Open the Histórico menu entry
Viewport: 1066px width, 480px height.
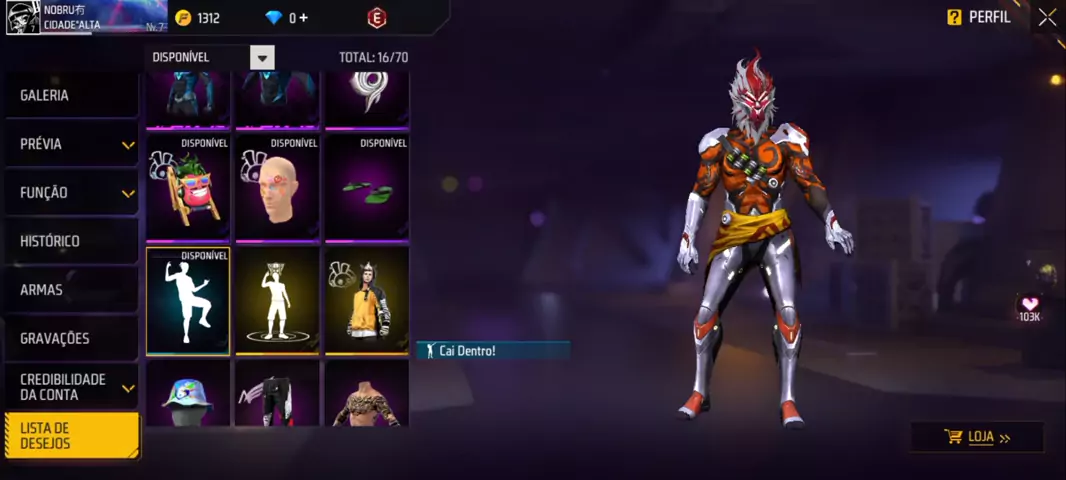70,241
